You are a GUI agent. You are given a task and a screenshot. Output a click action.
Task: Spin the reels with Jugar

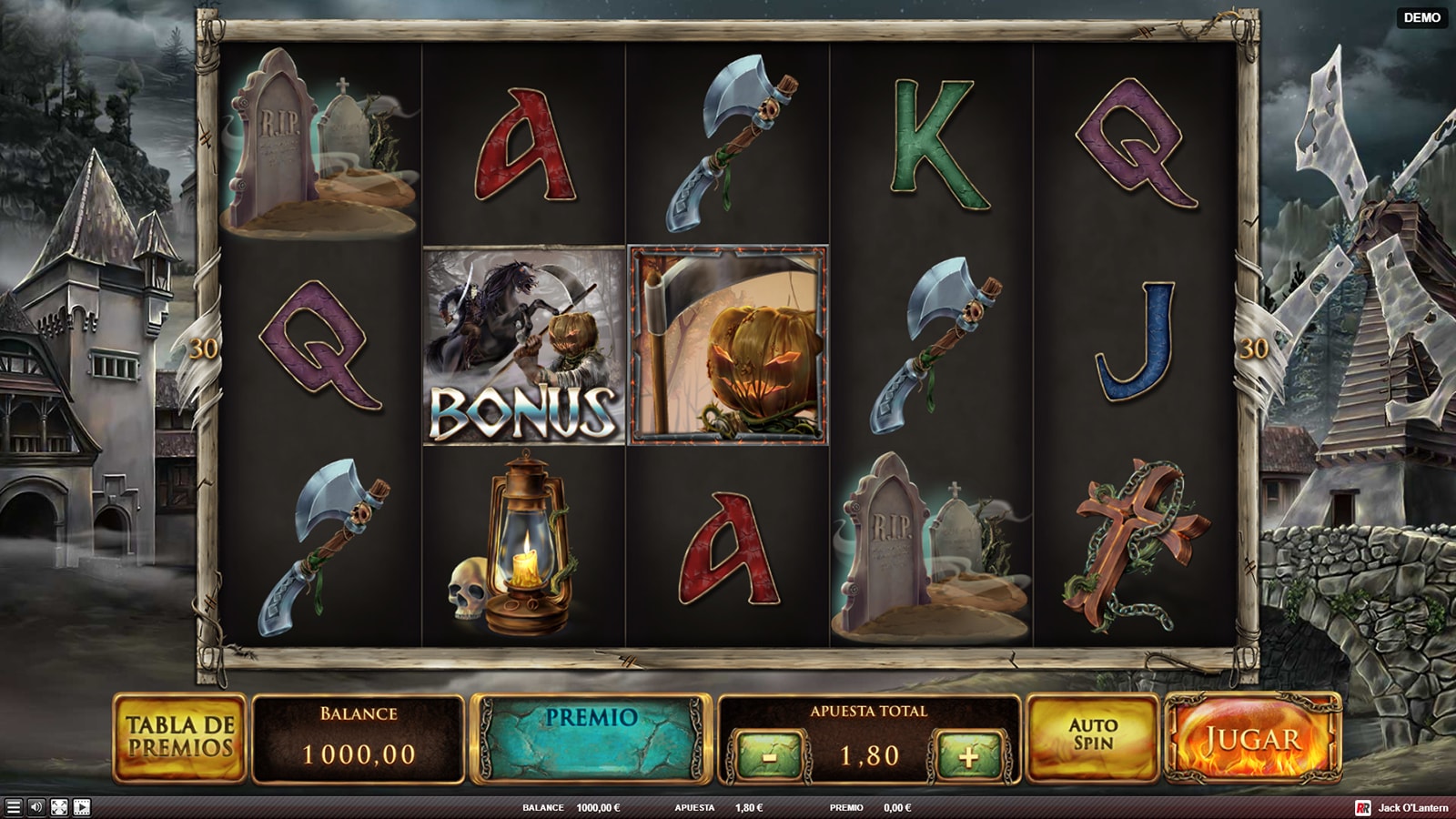point(1253,738)
